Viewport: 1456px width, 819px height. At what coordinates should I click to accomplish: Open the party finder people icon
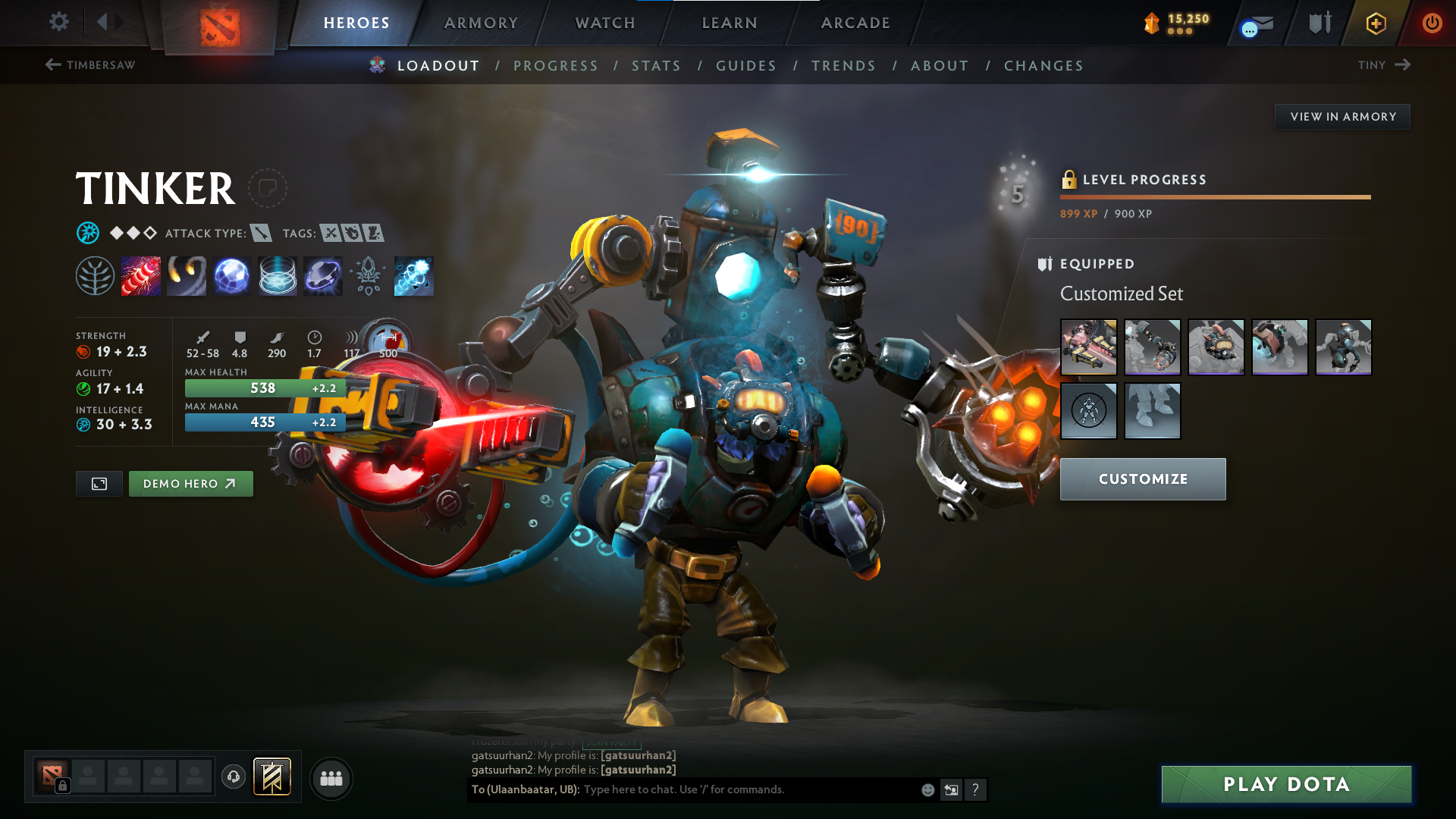coord(331,777)
